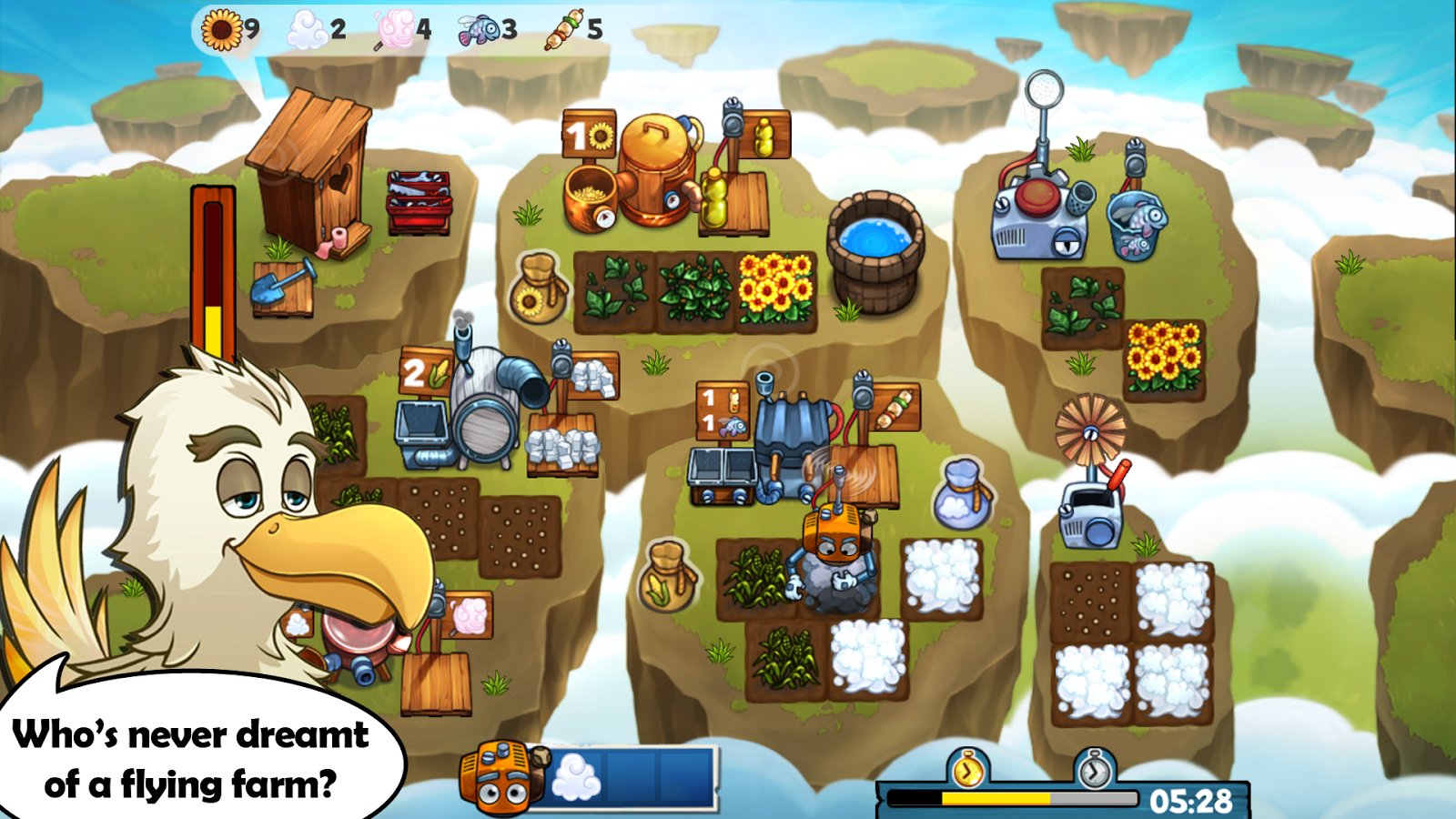Pick up the blue shovel on crate
The width and height of the screenshot is (1456, 819).
point(283,285)
